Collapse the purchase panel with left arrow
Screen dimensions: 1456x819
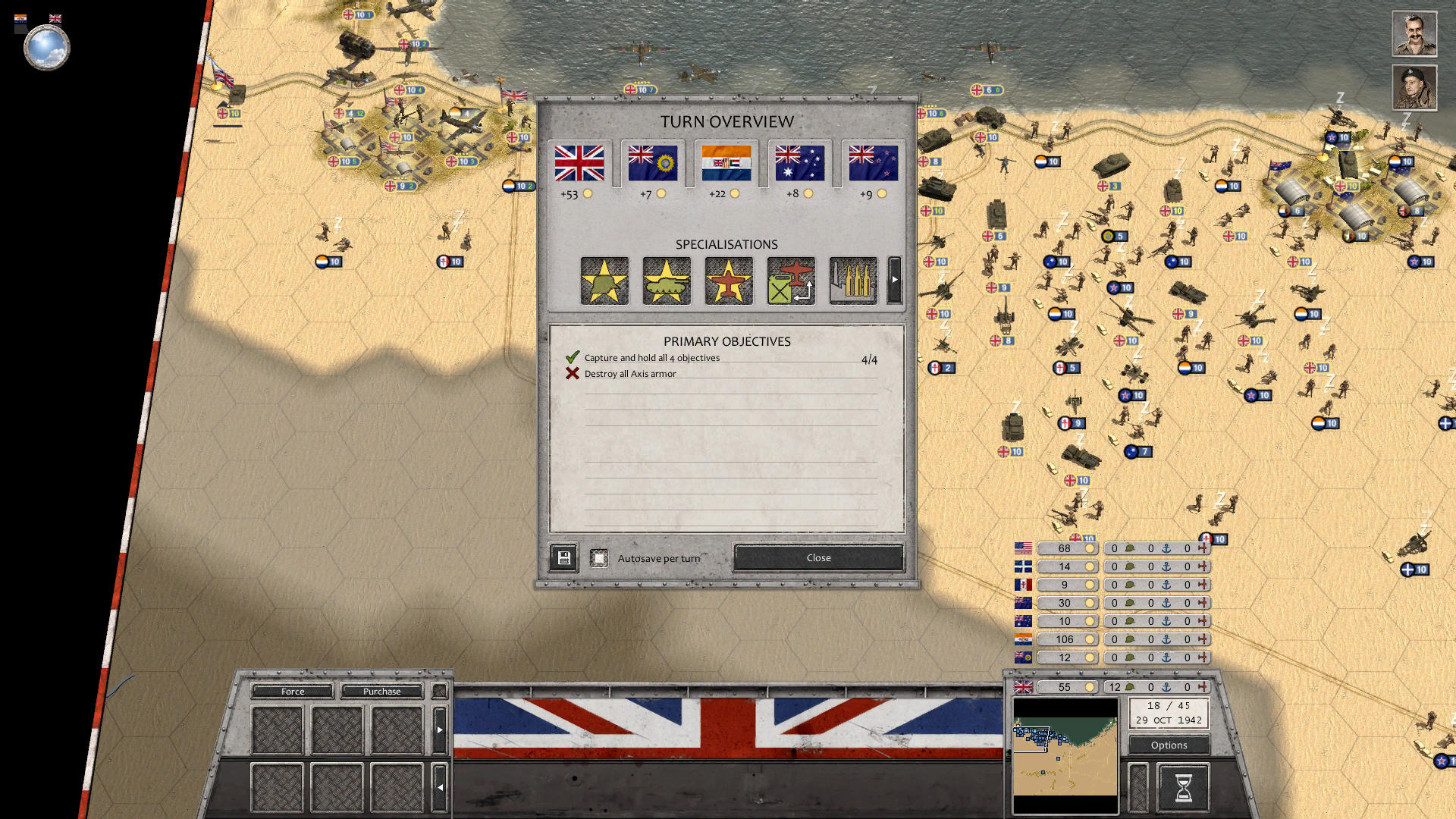tap(440, 786)
